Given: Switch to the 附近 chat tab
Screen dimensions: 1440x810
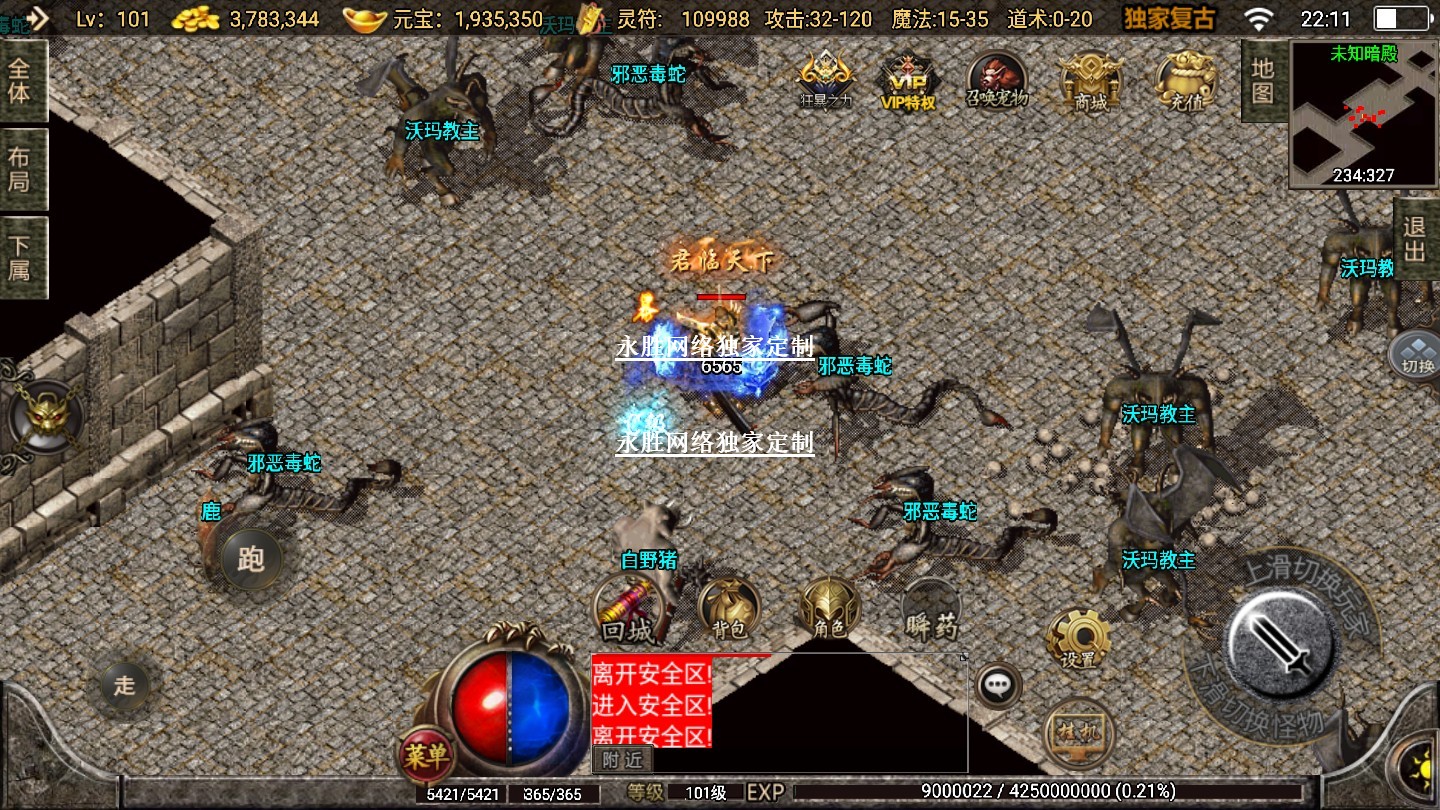Looking at the screenshot, I should tap(621, 760).
